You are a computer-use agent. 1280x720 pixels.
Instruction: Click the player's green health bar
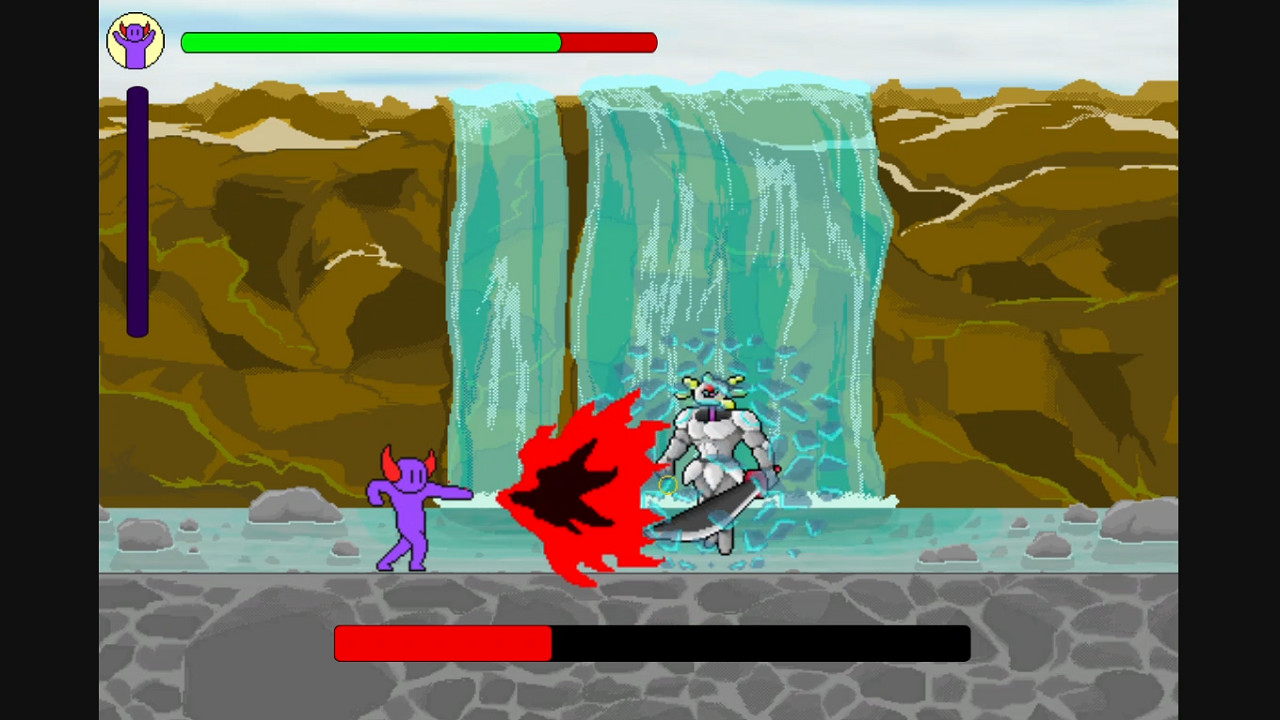coord(370,42)
